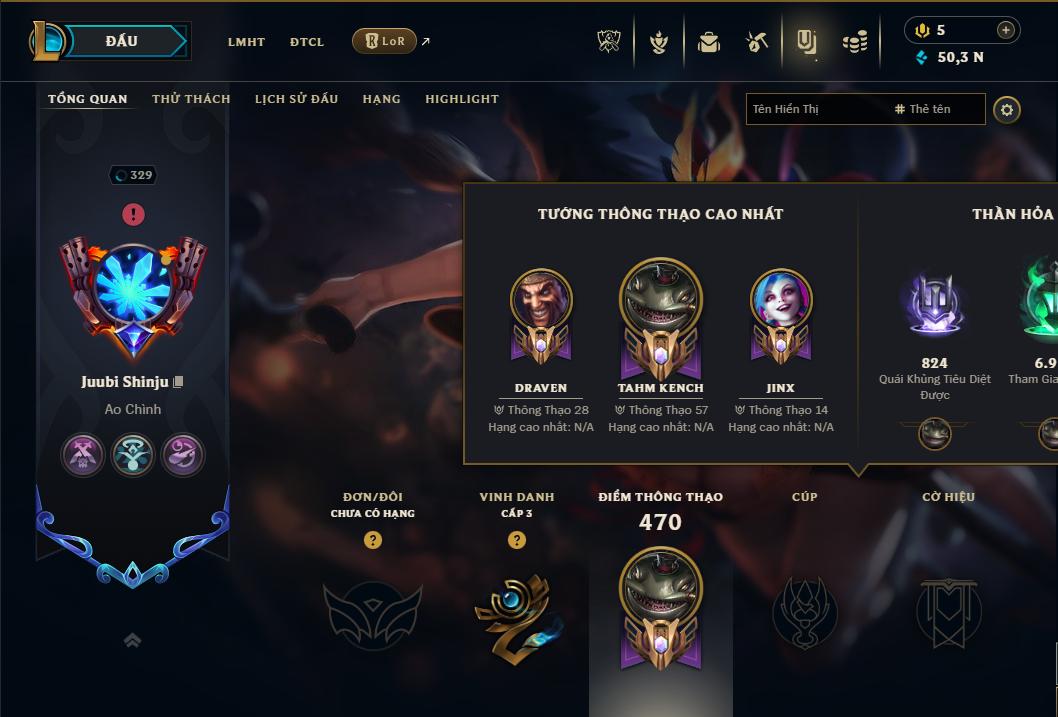Click the Tên Hiển Thị search field
Viewport: 1058px width, 717px height.
(815, 109)
